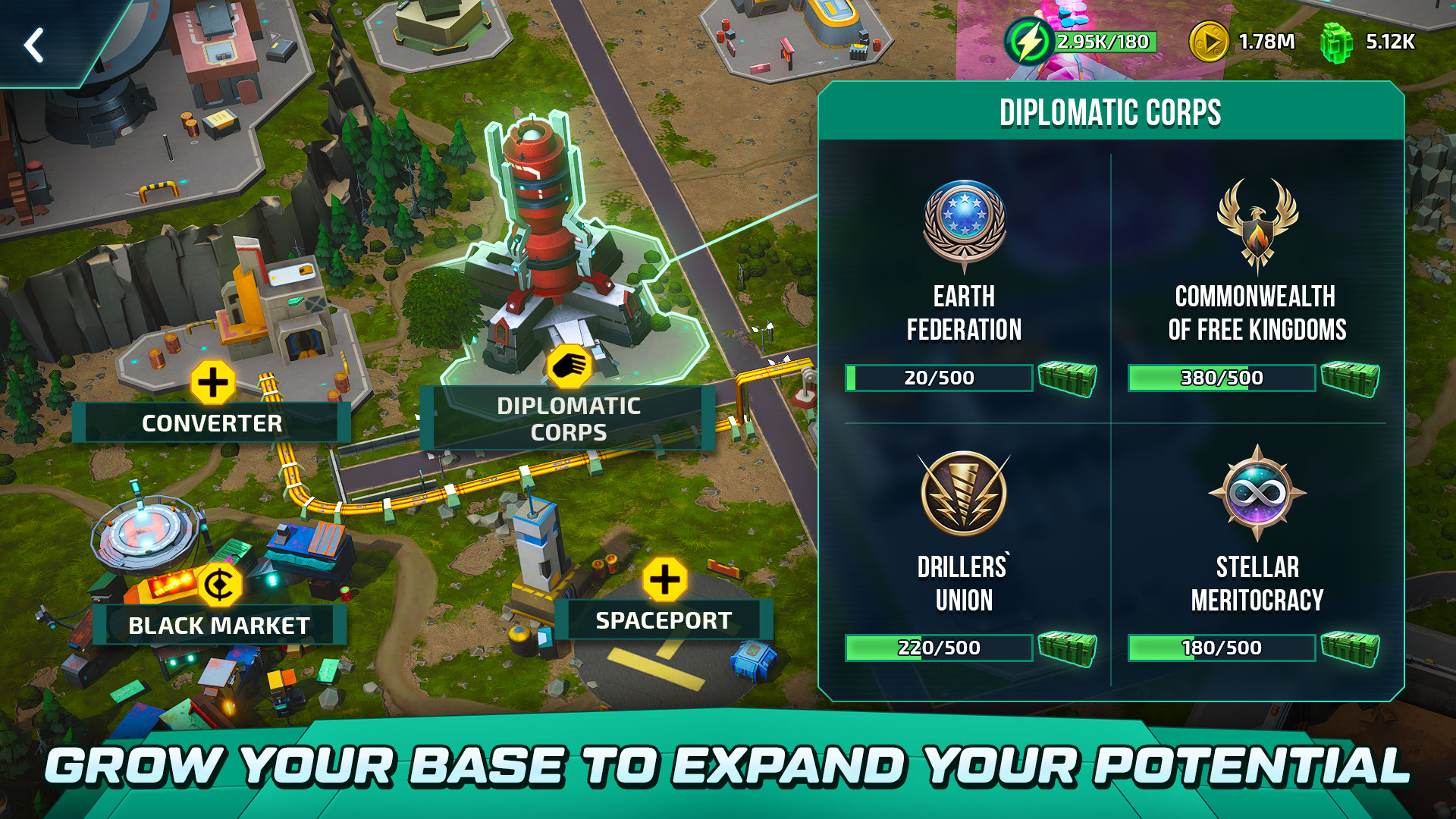Open the Commonwealth reward crate
Viewport: 1456px width, 819px height.
(1350, 378)
